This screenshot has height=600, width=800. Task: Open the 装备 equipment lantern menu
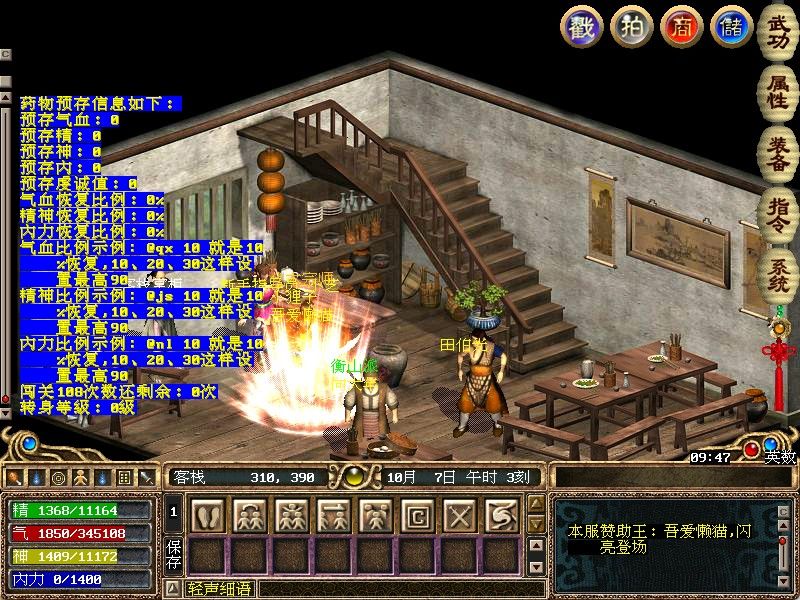tap(777, 152)
